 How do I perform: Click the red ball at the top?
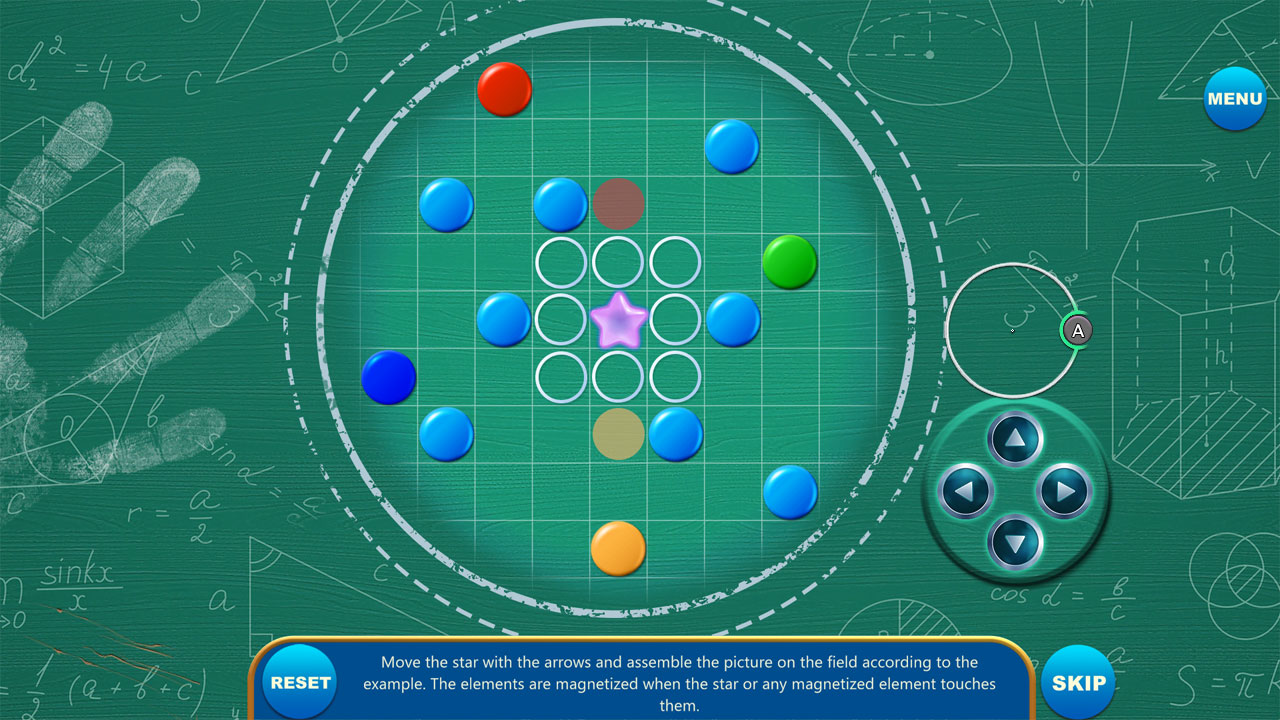tap(505, 89)
